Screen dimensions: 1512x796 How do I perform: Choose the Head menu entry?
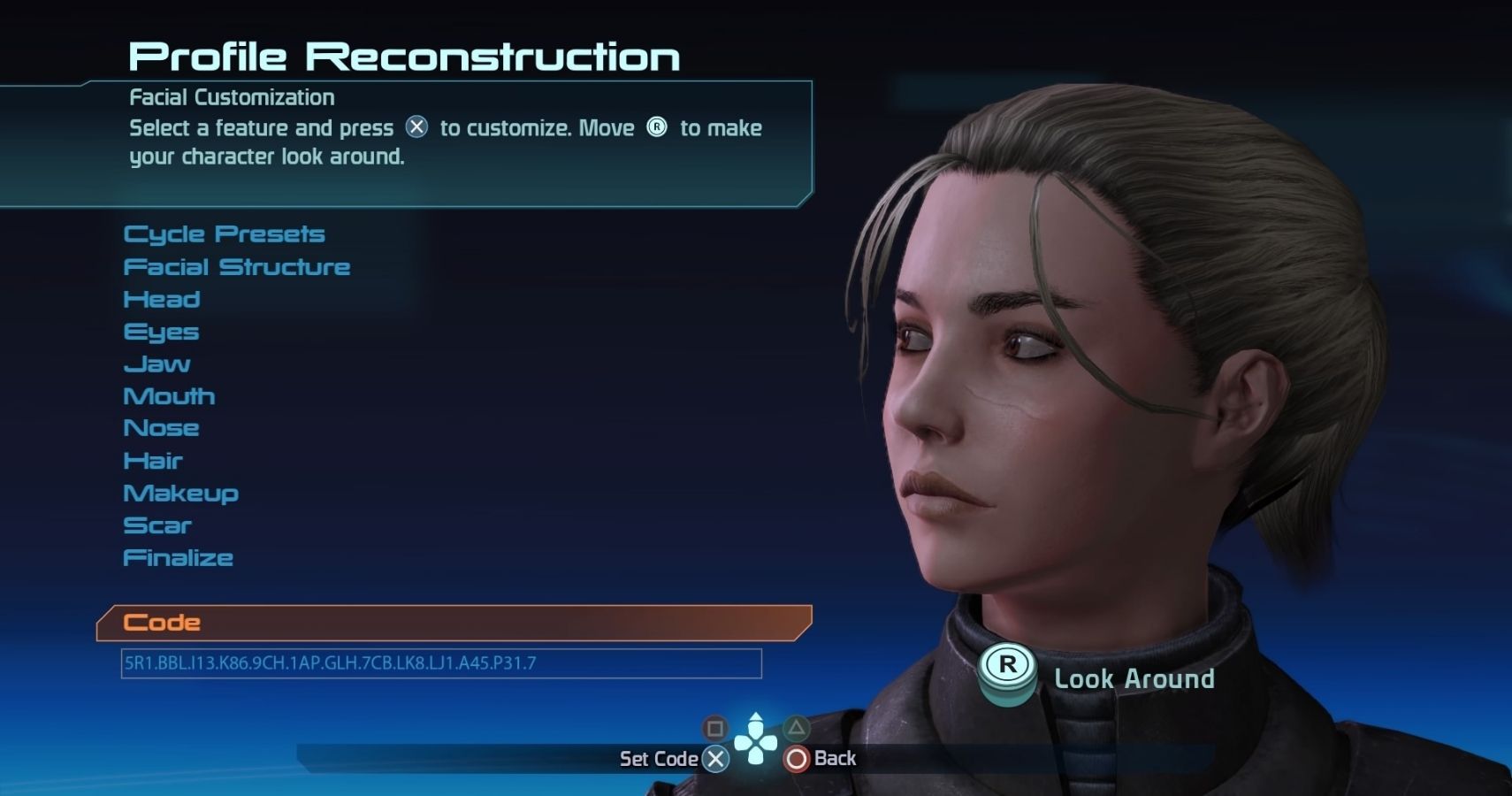(x=162, y=299)
